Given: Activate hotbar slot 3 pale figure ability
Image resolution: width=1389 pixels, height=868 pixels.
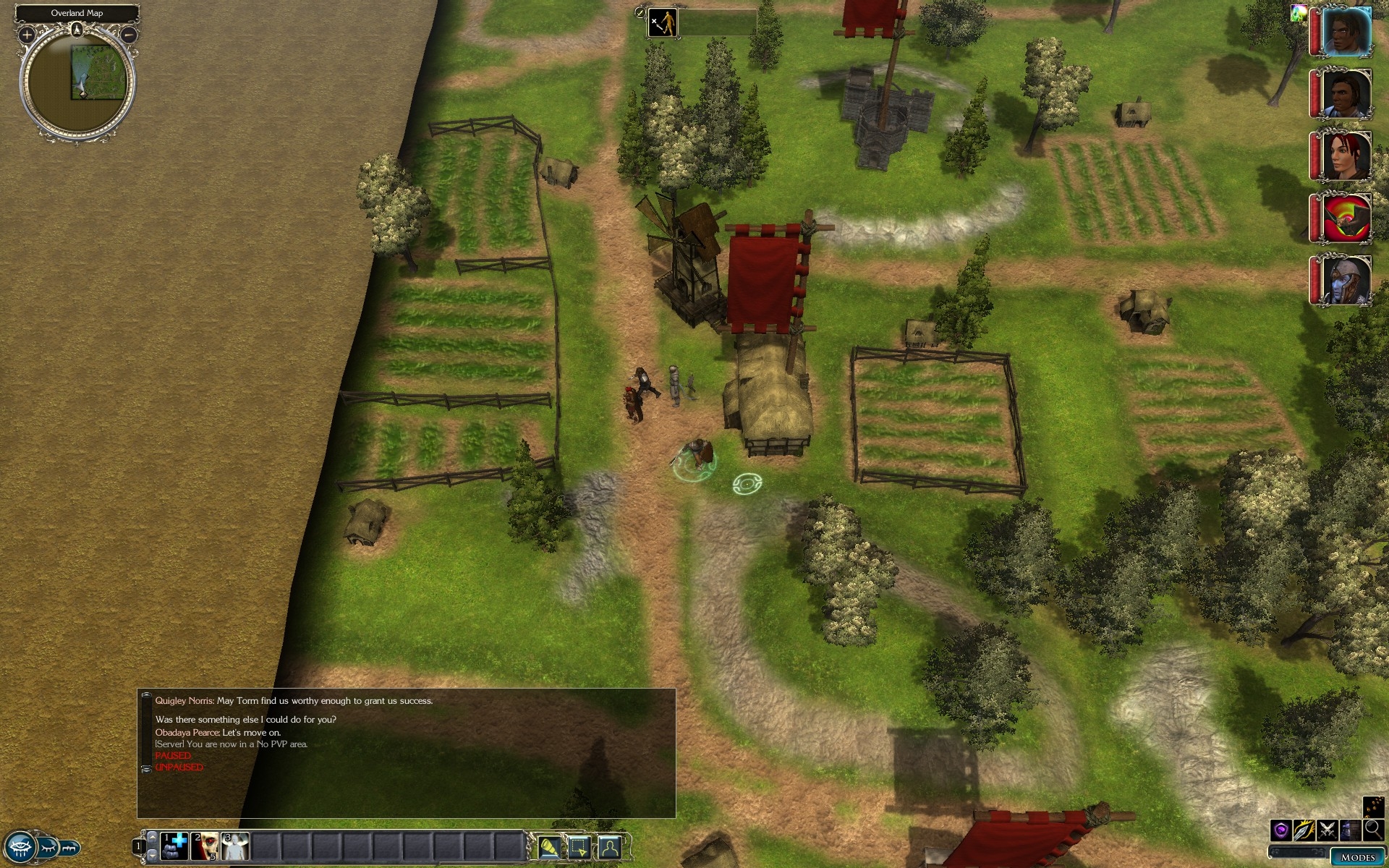Looking at the screenshot, I should (x=235, y=846).
